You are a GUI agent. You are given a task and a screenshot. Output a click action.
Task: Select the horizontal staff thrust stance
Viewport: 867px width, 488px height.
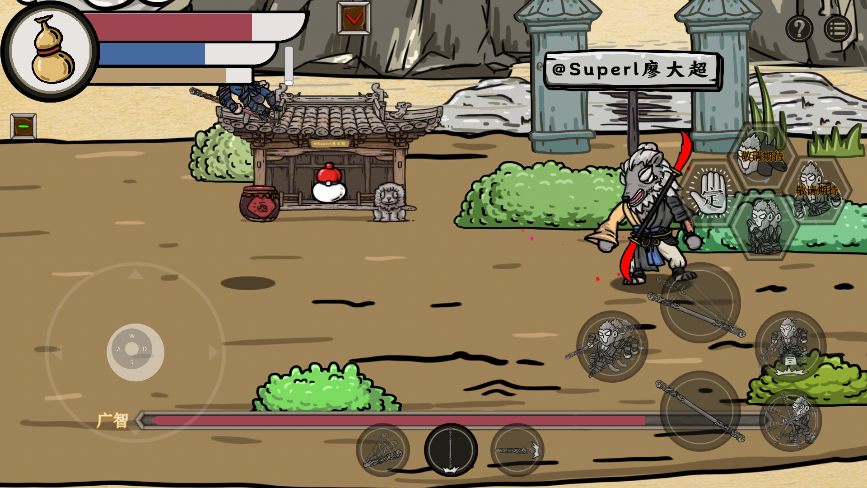(x=517, y=450)
